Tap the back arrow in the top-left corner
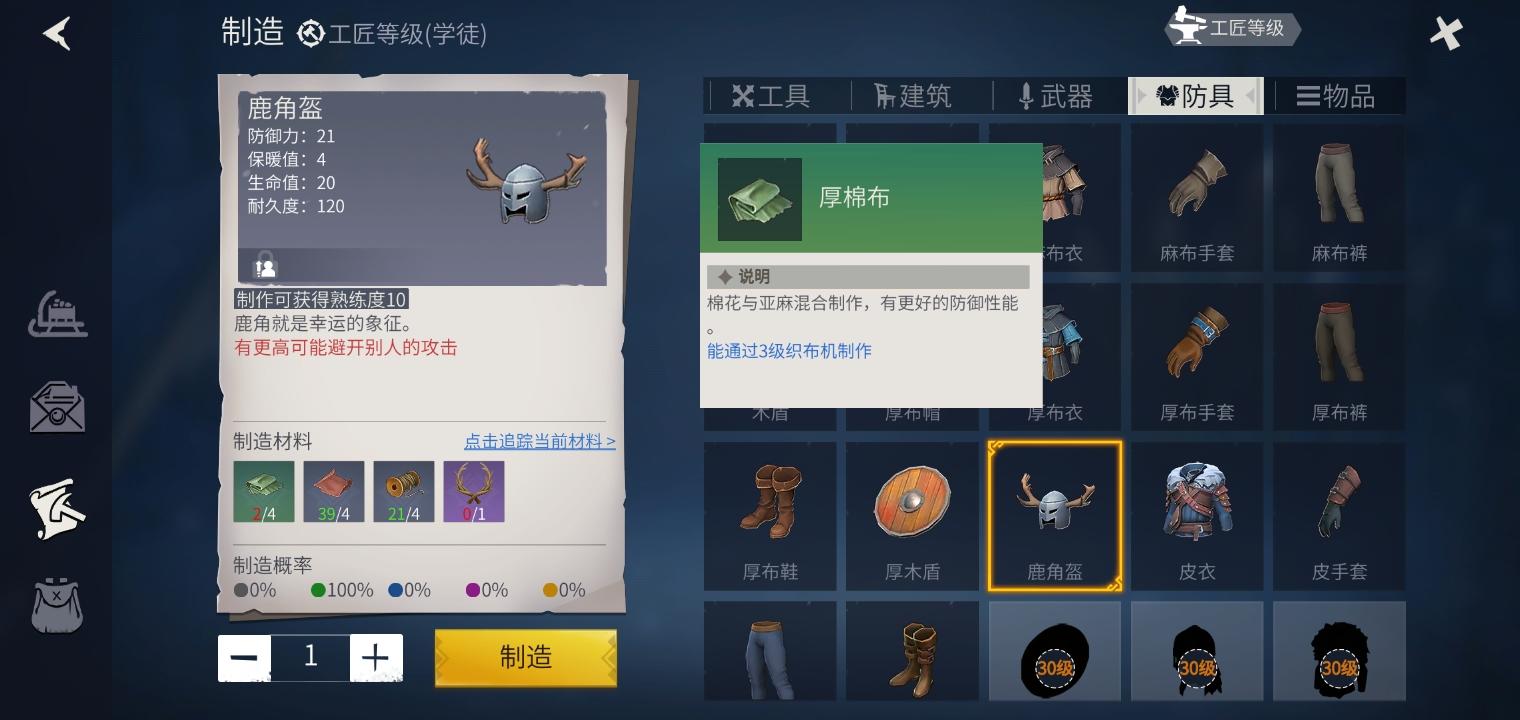 click(57, 33)
